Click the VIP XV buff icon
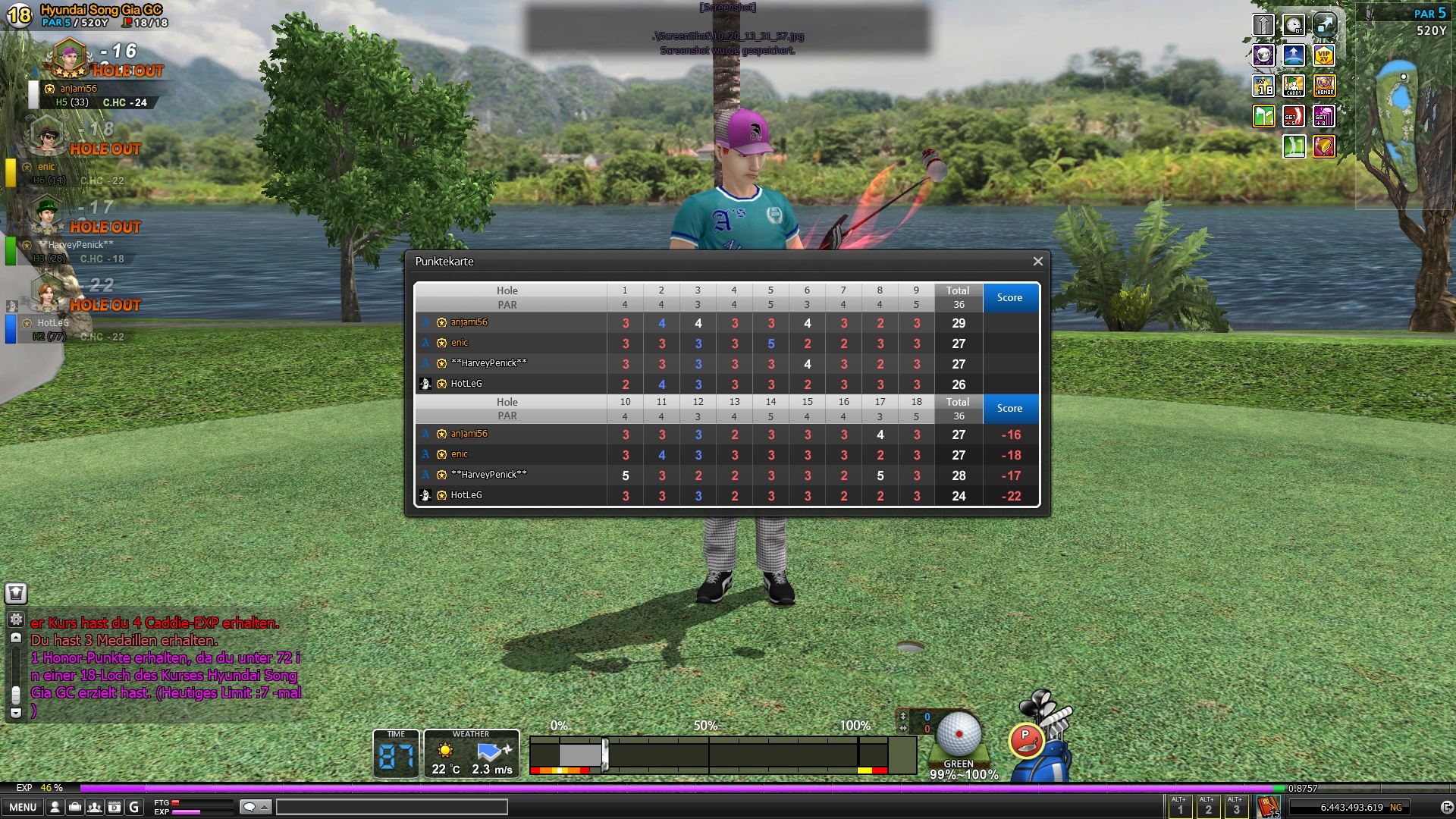Image resolution: width=1456 pixels, height=819 pixels. click(x=1323, y=55)
